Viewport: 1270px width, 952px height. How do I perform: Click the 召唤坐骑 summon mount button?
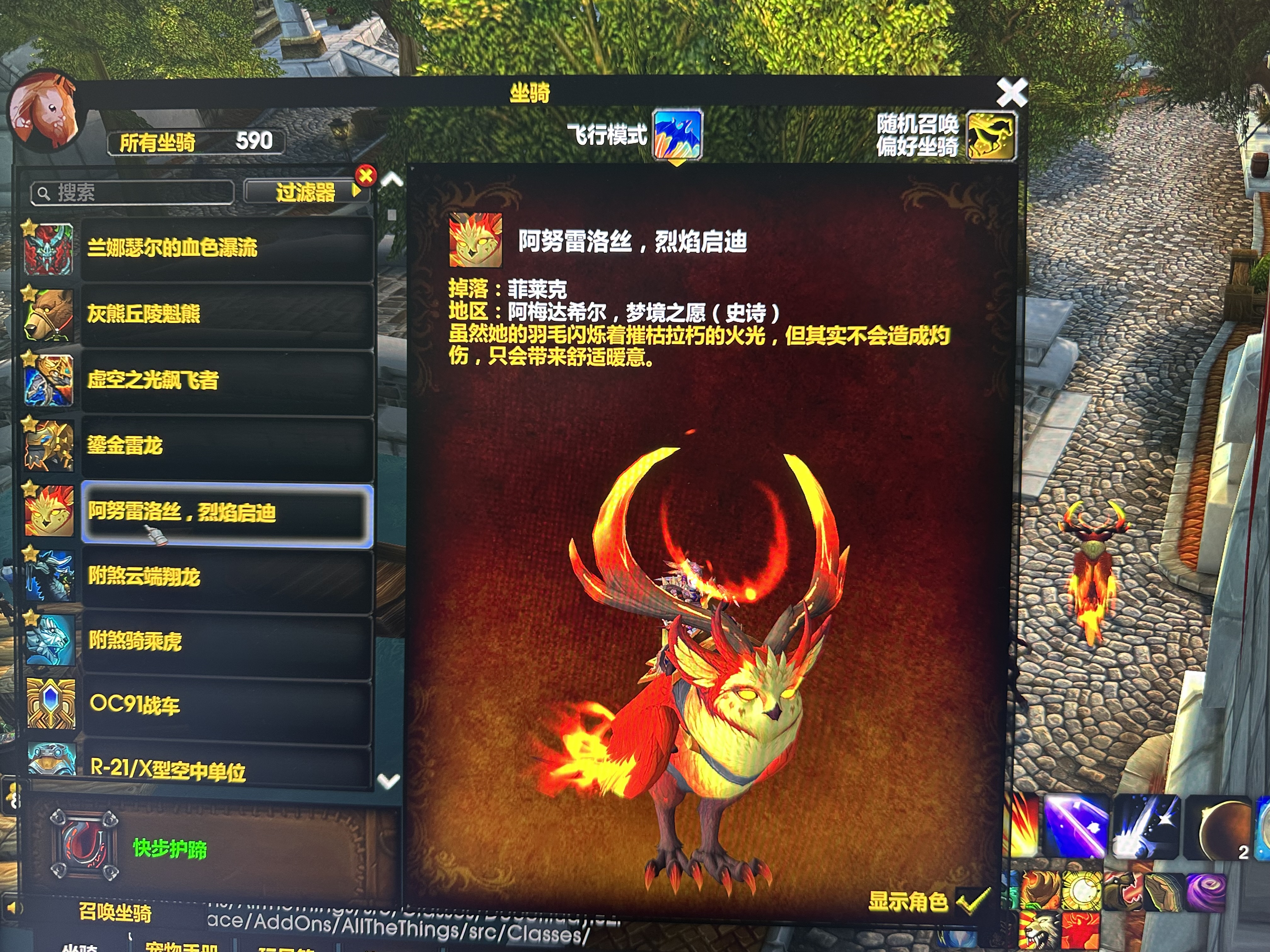115,912
